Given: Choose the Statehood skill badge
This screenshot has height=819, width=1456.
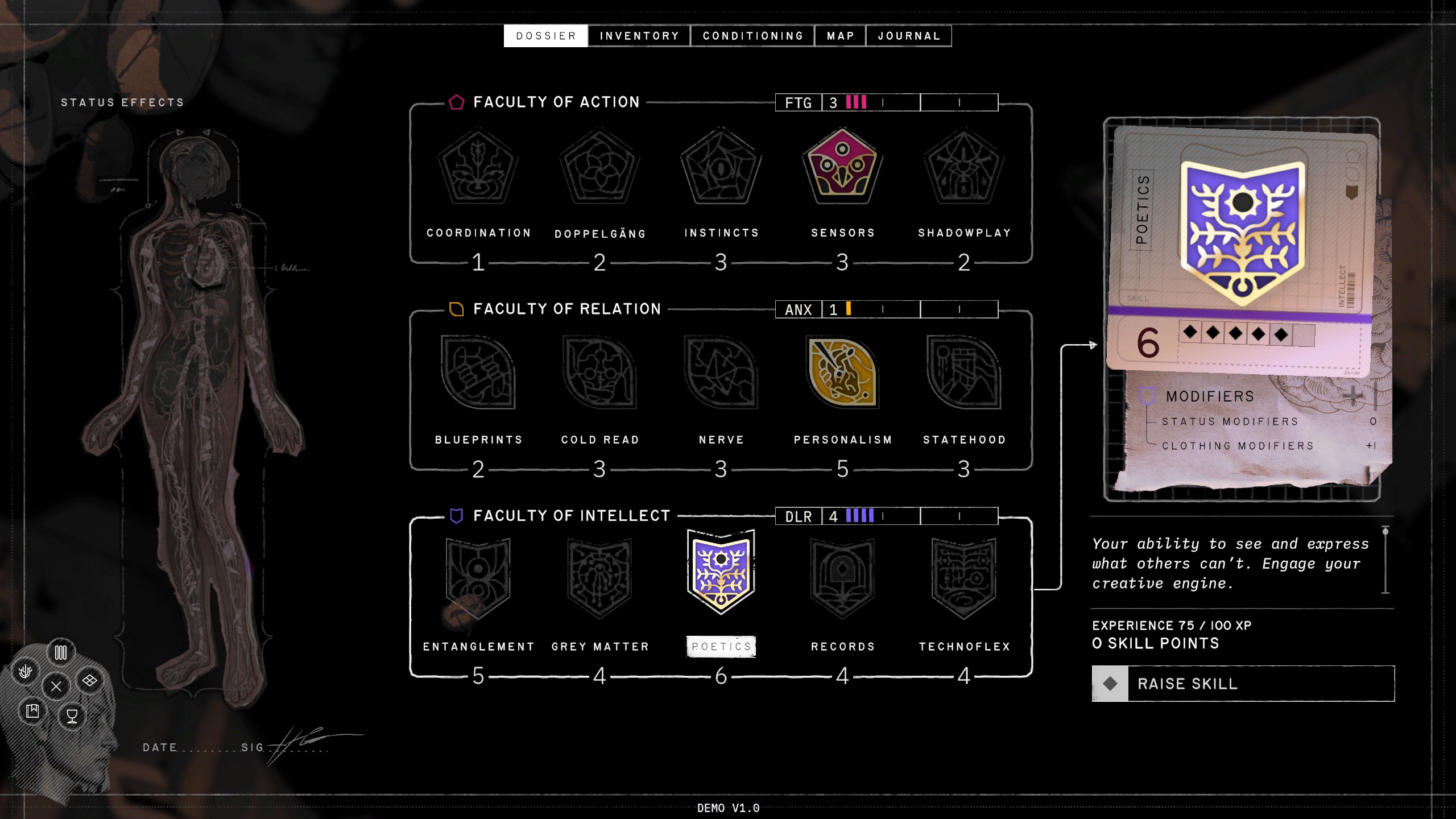Looking at the screenshot, I should pyautogui.click(x=964, y=373).
